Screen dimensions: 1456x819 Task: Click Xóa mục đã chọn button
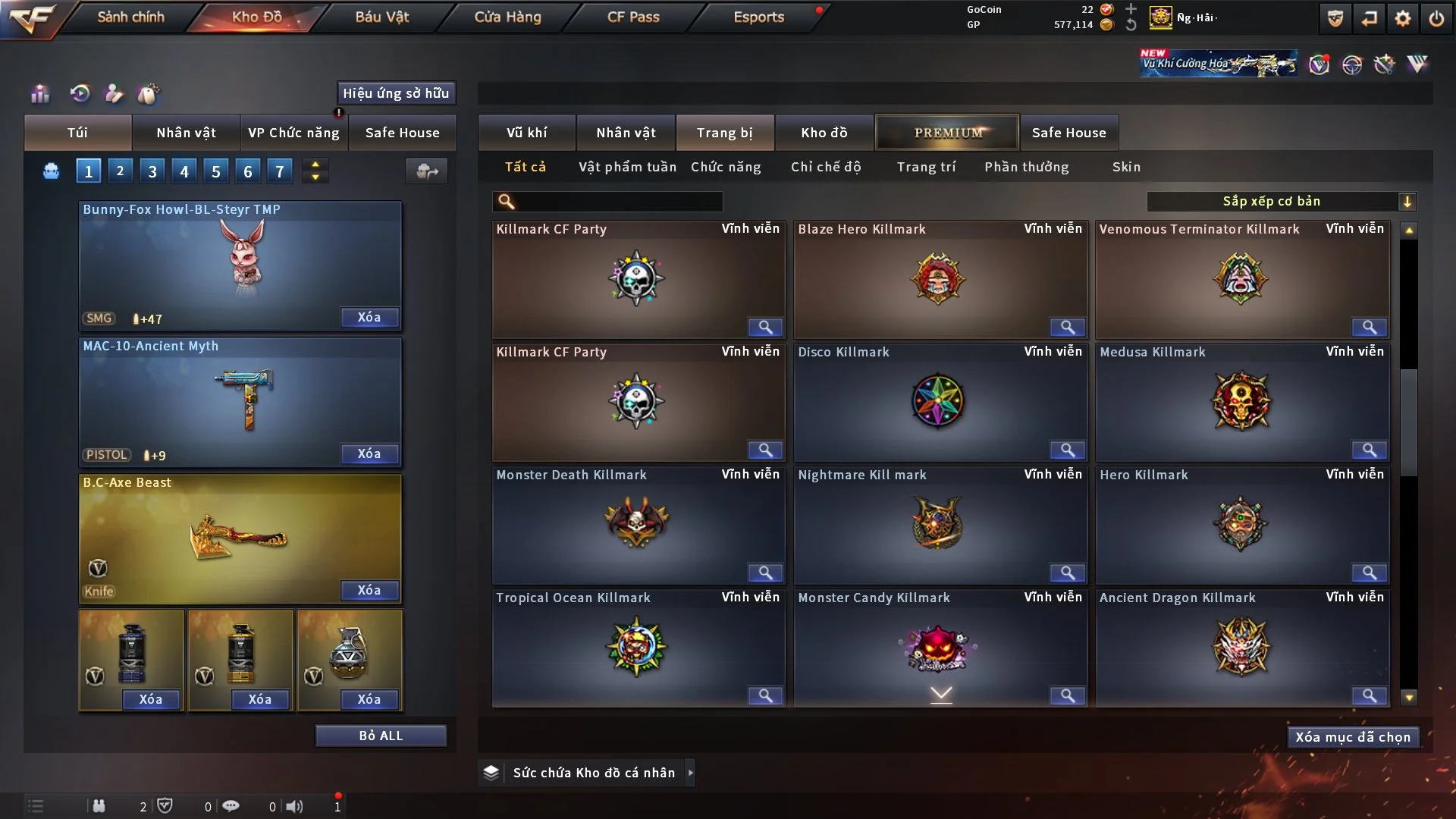[1352, 737]
